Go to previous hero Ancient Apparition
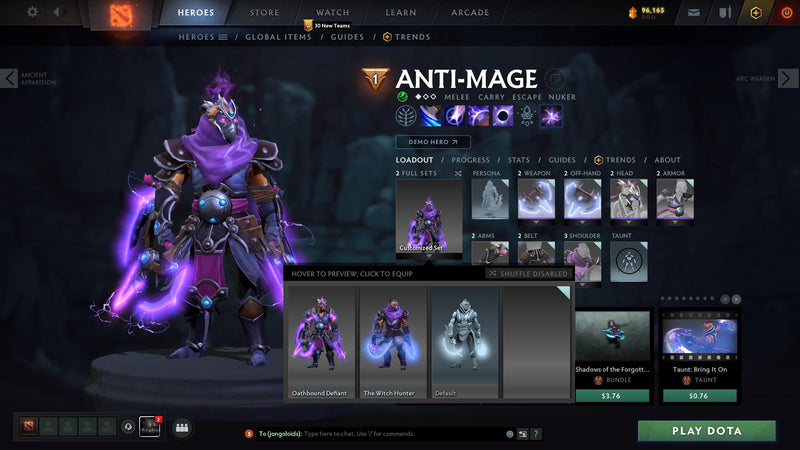This screenshot has height=450, width=800. (x=9, y=78)
